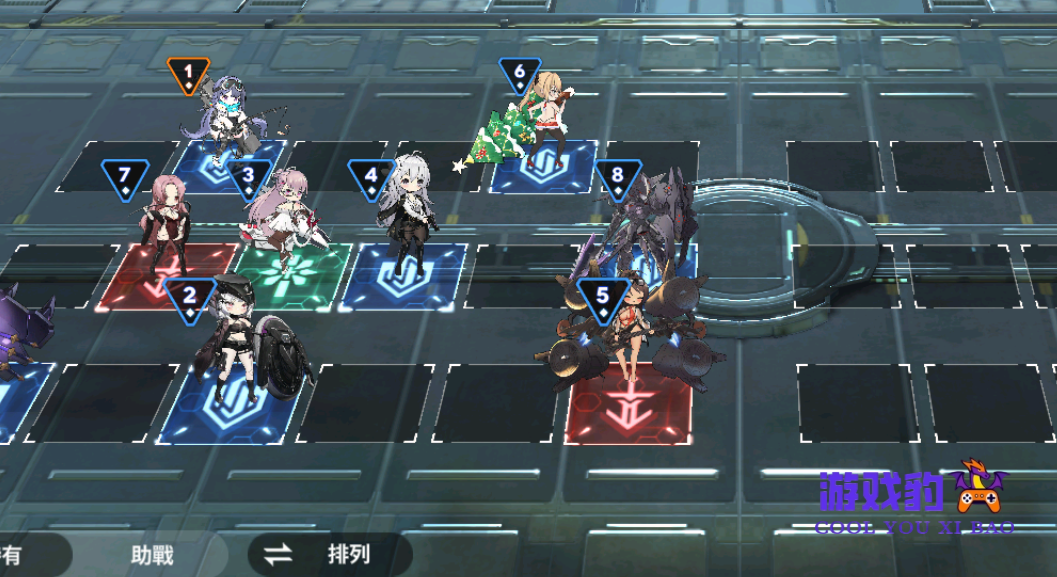This screenshot has height=577, width=1057.
Task: Click the 排列 arrange button
Action: [330, 553]
